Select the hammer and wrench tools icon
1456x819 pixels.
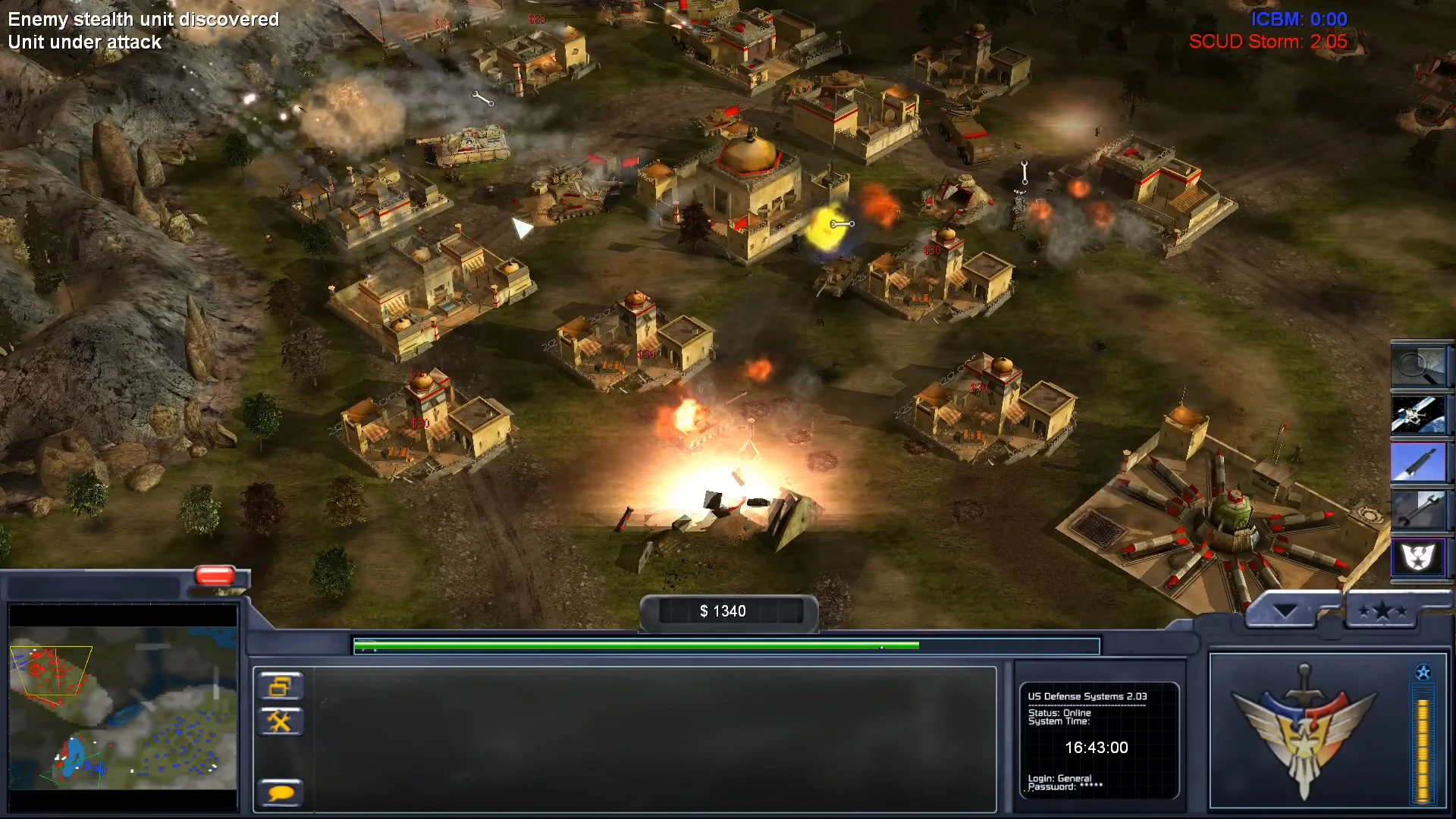[281, 720]
